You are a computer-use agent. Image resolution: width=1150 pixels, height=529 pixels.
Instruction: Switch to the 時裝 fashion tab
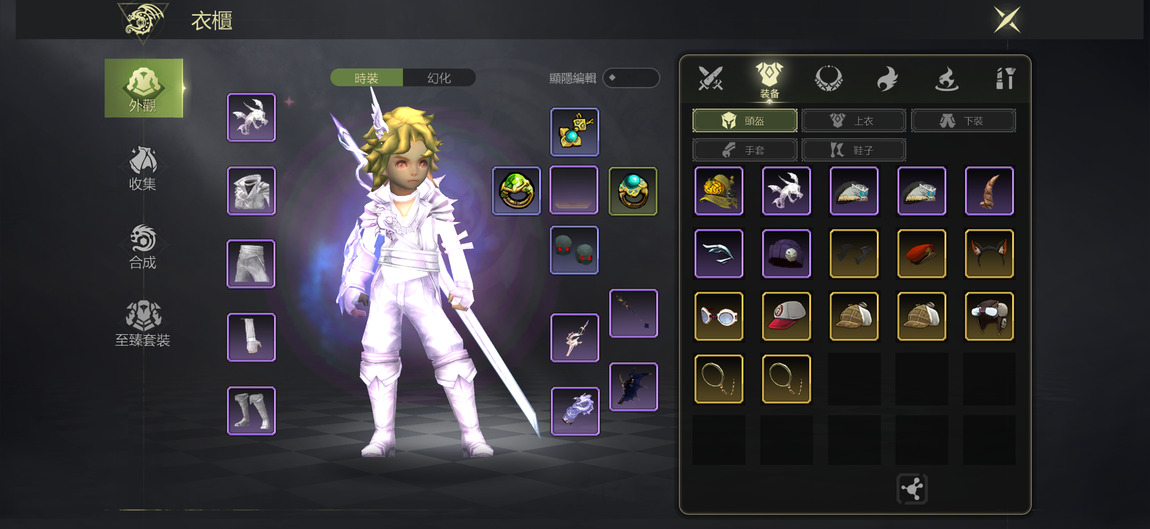coord(367,78)
